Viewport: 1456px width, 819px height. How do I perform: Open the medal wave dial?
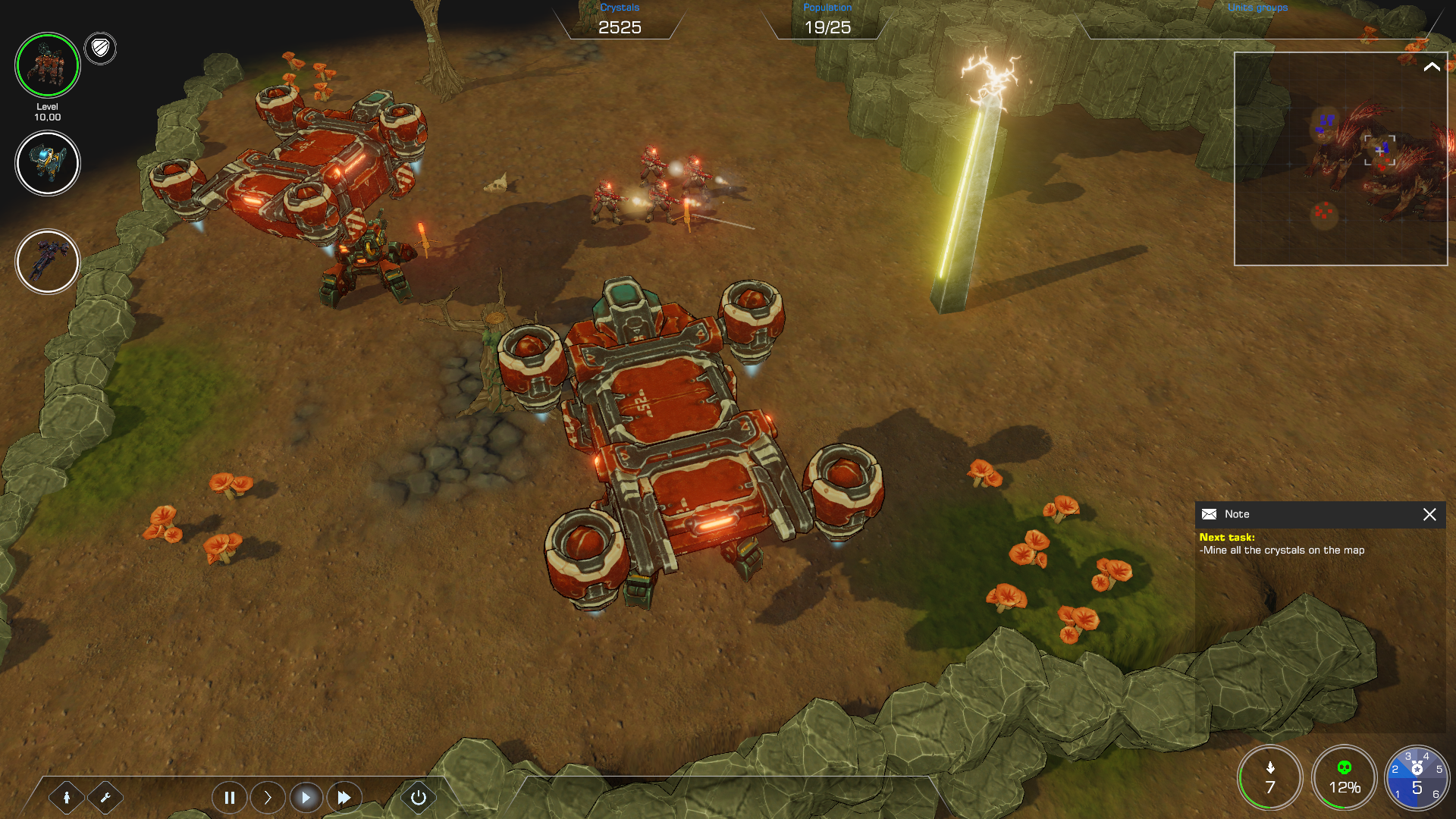tap(1417, 778)
